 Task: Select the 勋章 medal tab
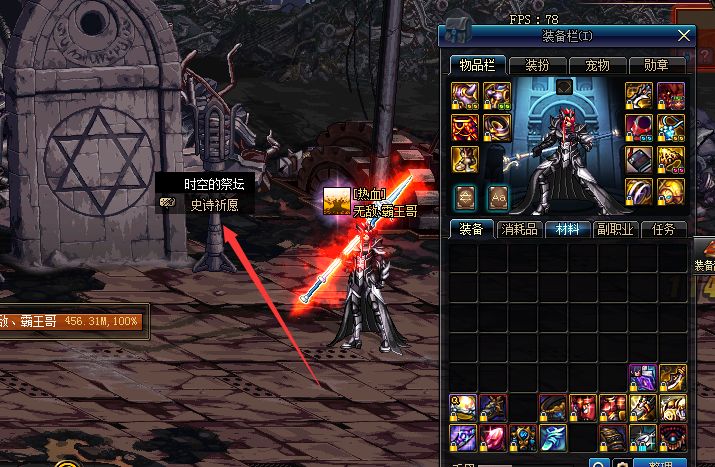[x=657, y=66]
